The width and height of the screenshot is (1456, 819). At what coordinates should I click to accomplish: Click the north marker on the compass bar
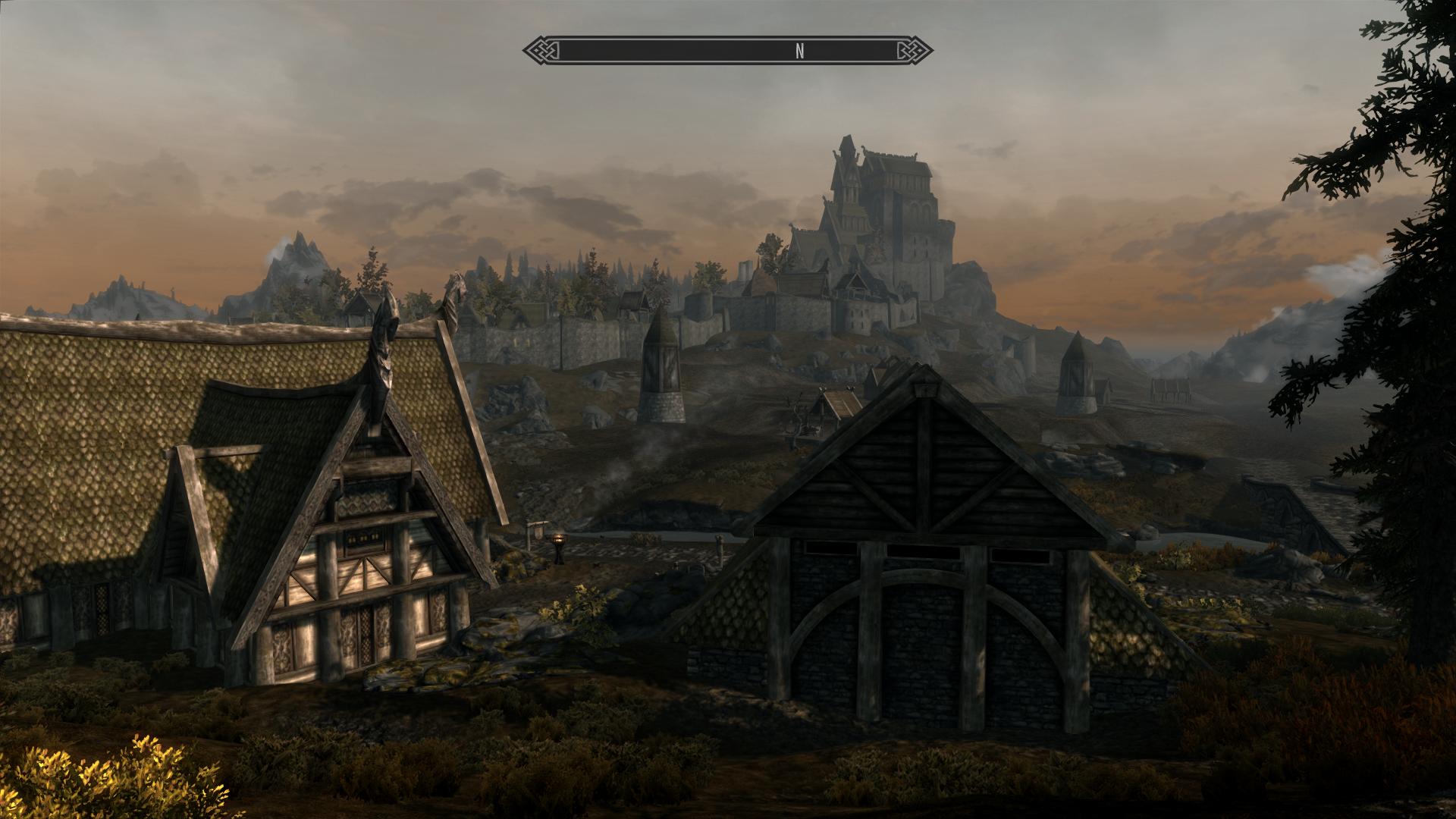(x=799, y=51)
